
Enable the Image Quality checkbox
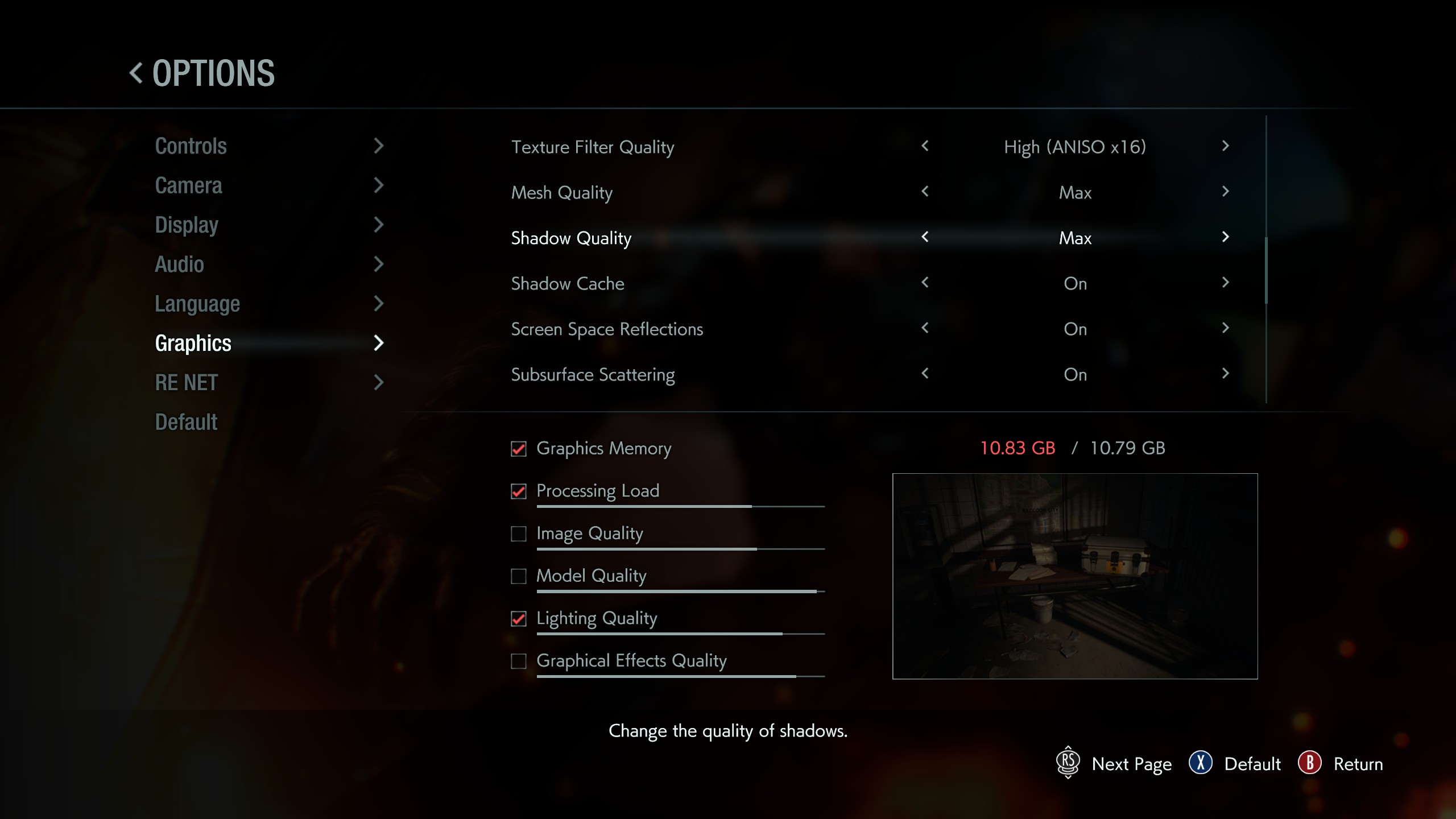[x=518, y=534]
